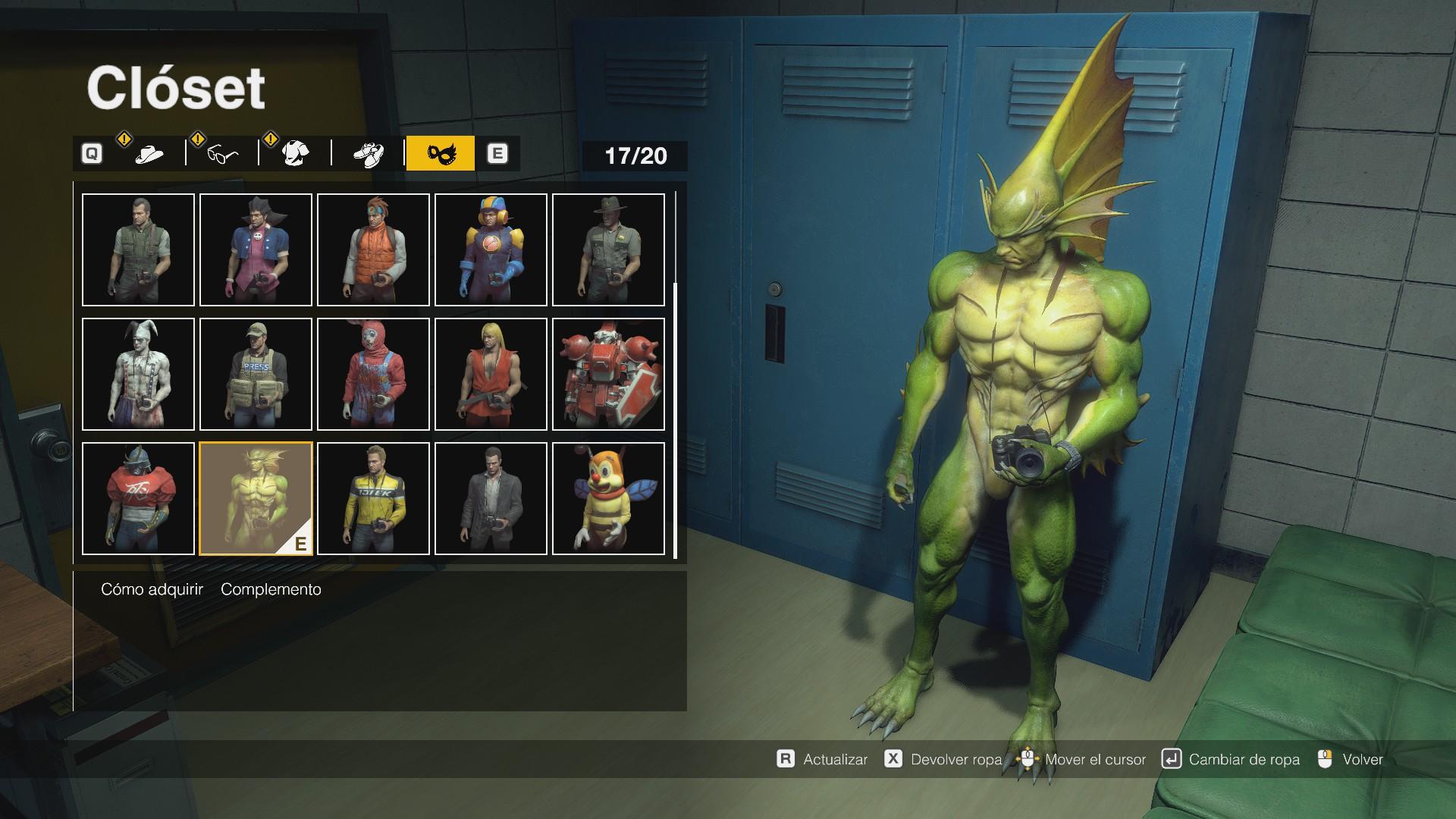Image resolution: width=1456 pixels, height=819 pixels.
Task: Select the red mech armor costume
Action: pos(608,374)
